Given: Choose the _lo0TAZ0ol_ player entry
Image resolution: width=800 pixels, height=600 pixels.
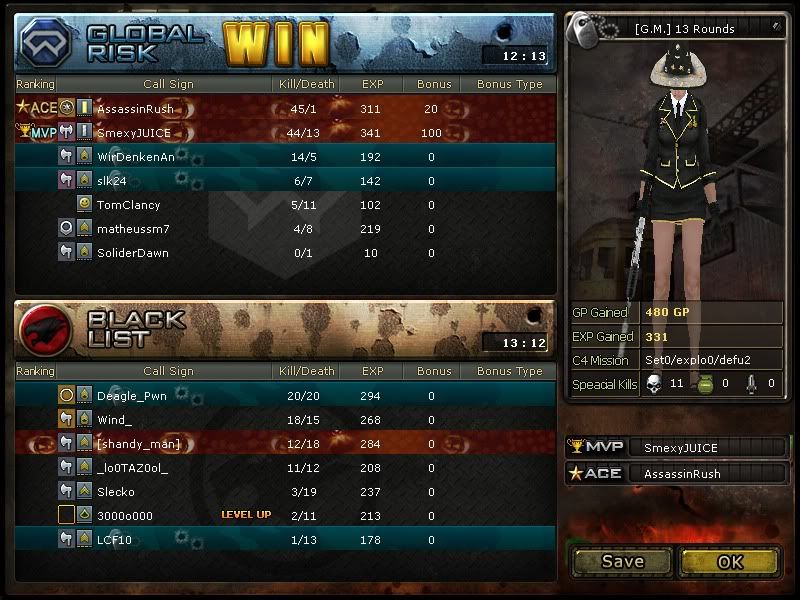Looking at the screenshot, I should pyautogui.click(x=132, y=468).
